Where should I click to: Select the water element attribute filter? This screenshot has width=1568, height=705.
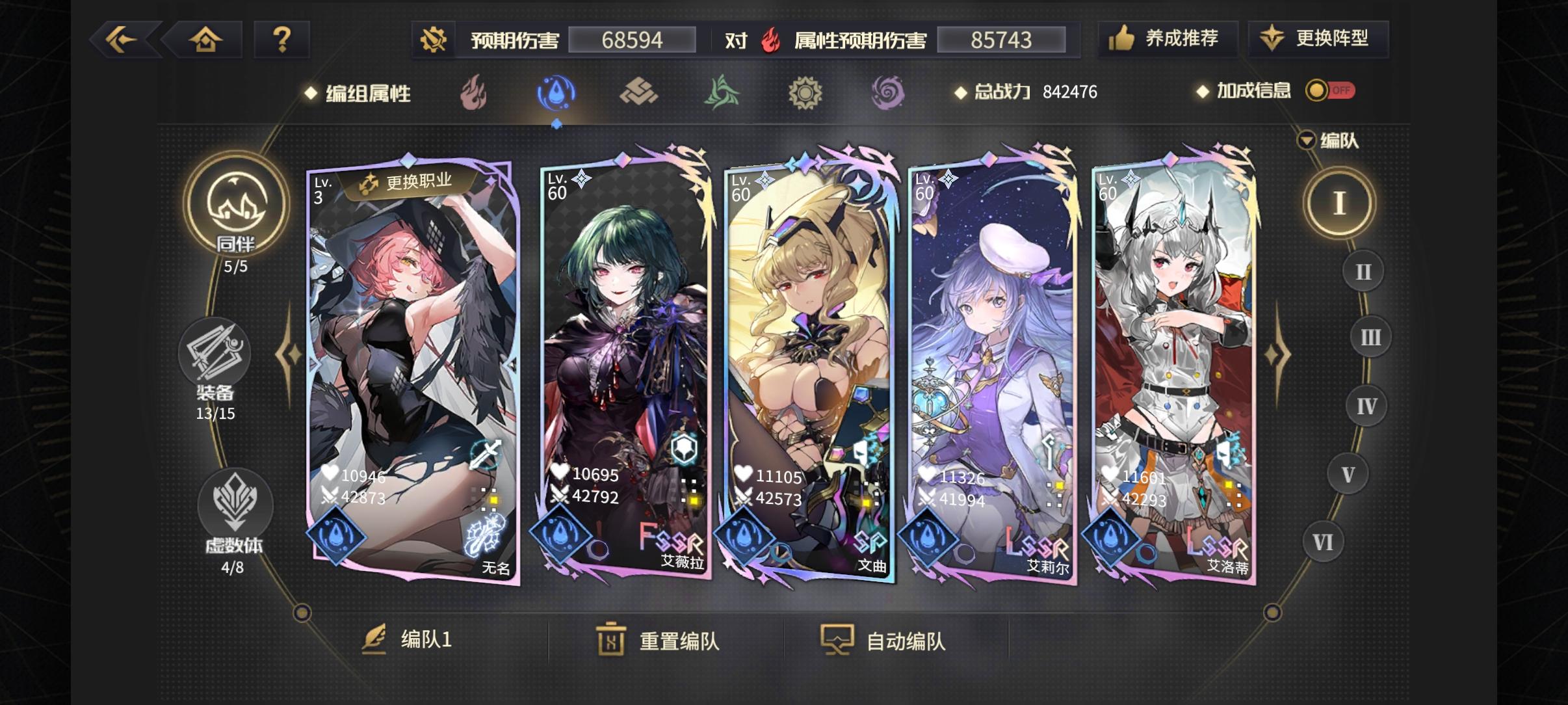tap(556, 93)
